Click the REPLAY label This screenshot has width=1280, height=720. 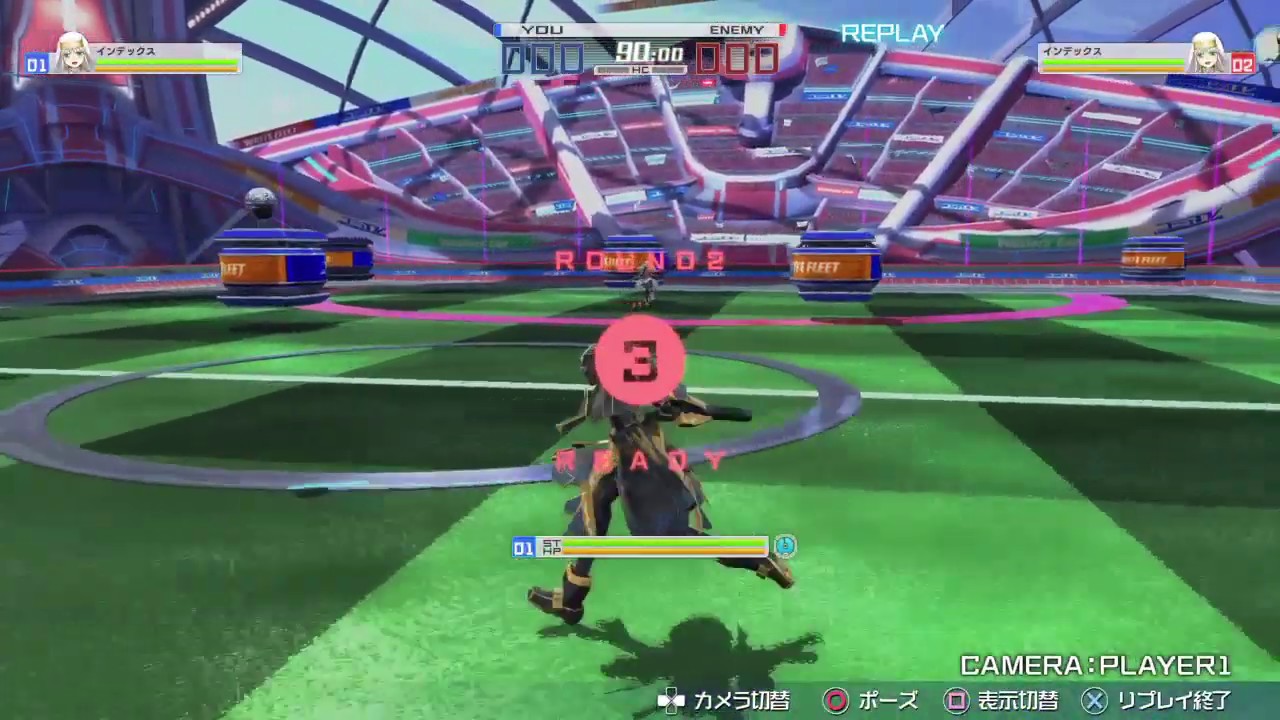[x=890, y=33]
